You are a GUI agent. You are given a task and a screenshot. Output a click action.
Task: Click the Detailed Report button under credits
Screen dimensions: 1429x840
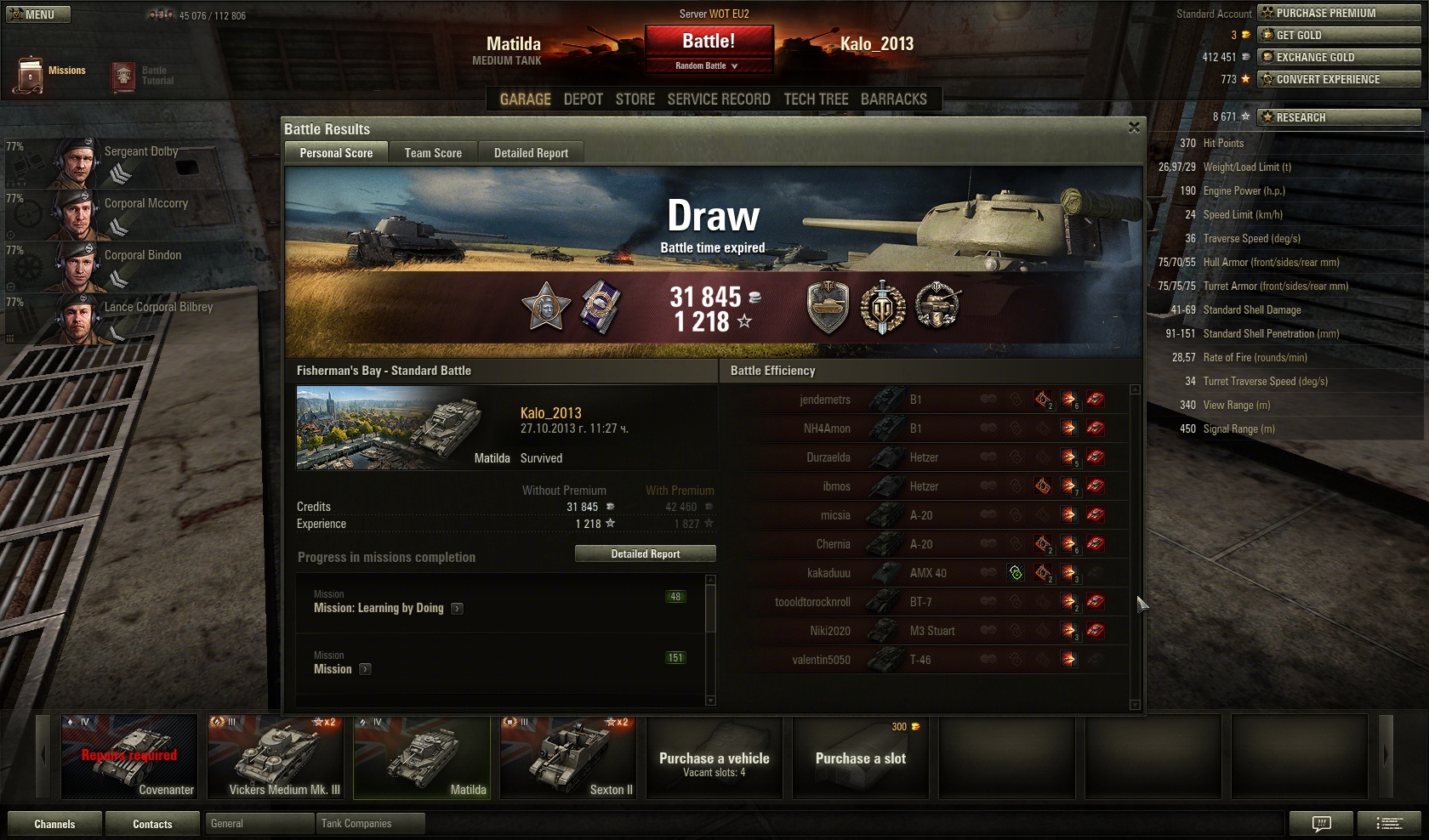tap(645, 554)
